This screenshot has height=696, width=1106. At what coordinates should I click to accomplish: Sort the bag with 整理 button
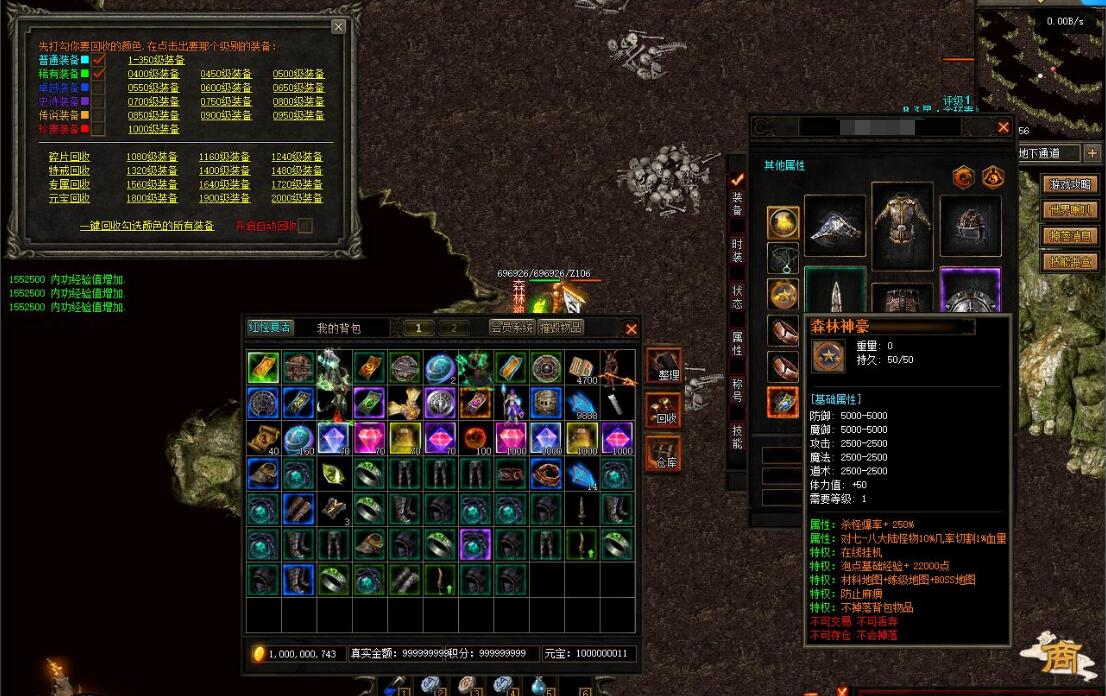pos(665,368)
